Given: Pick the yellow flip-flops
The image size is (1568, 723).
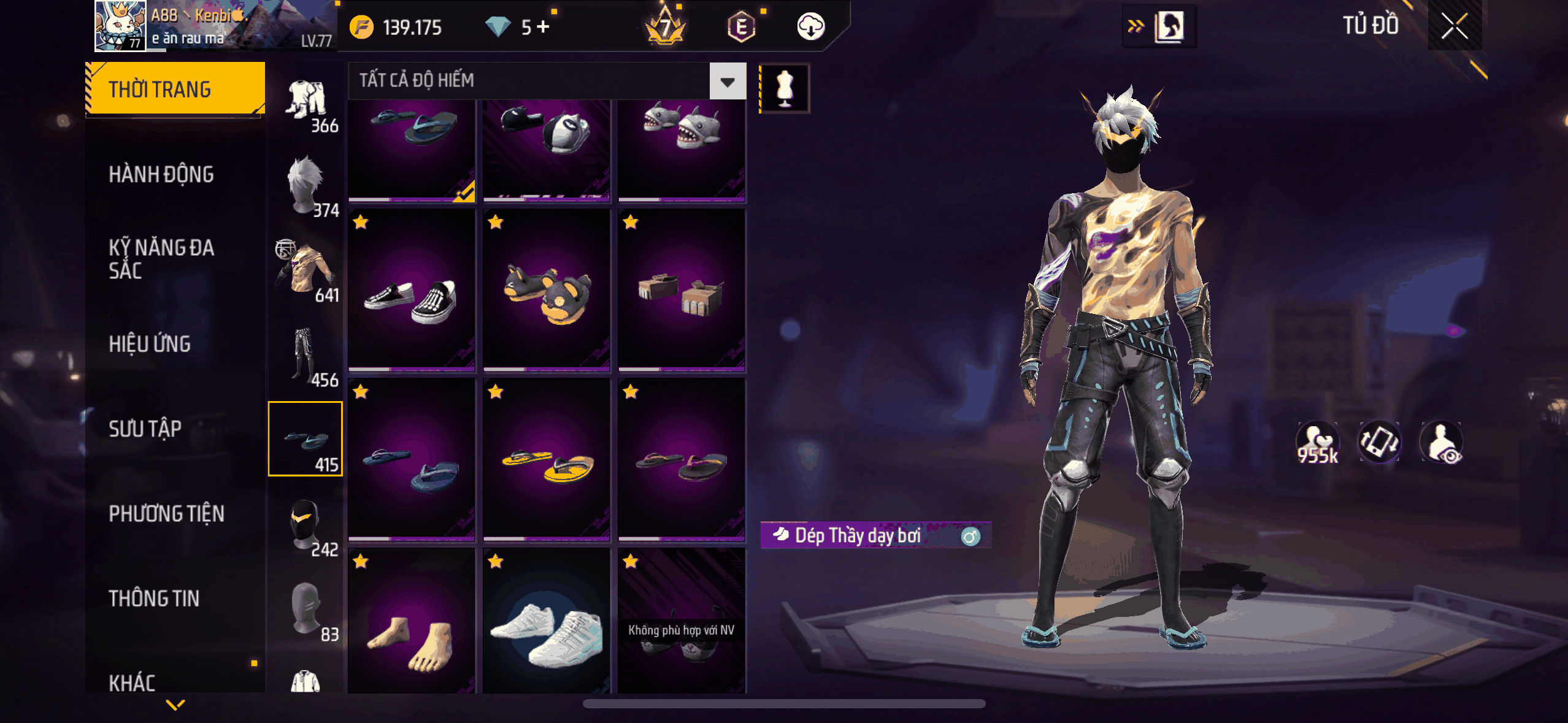Looking at the screenshot, I should click(547, 460).
